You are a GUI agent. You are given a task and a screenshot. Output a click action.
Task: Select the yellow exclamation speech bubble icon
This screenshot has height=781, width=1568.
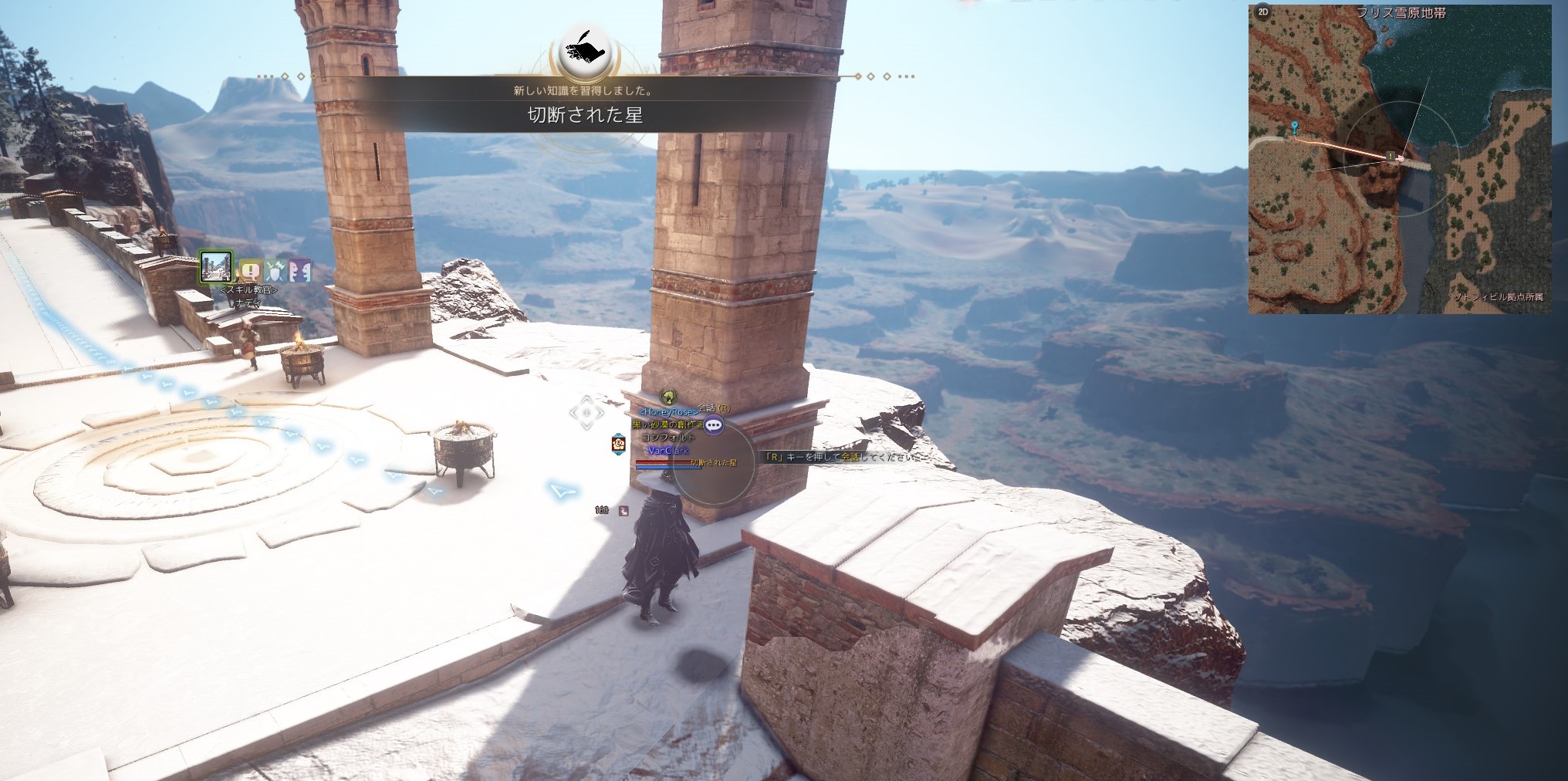pos(250,271)
